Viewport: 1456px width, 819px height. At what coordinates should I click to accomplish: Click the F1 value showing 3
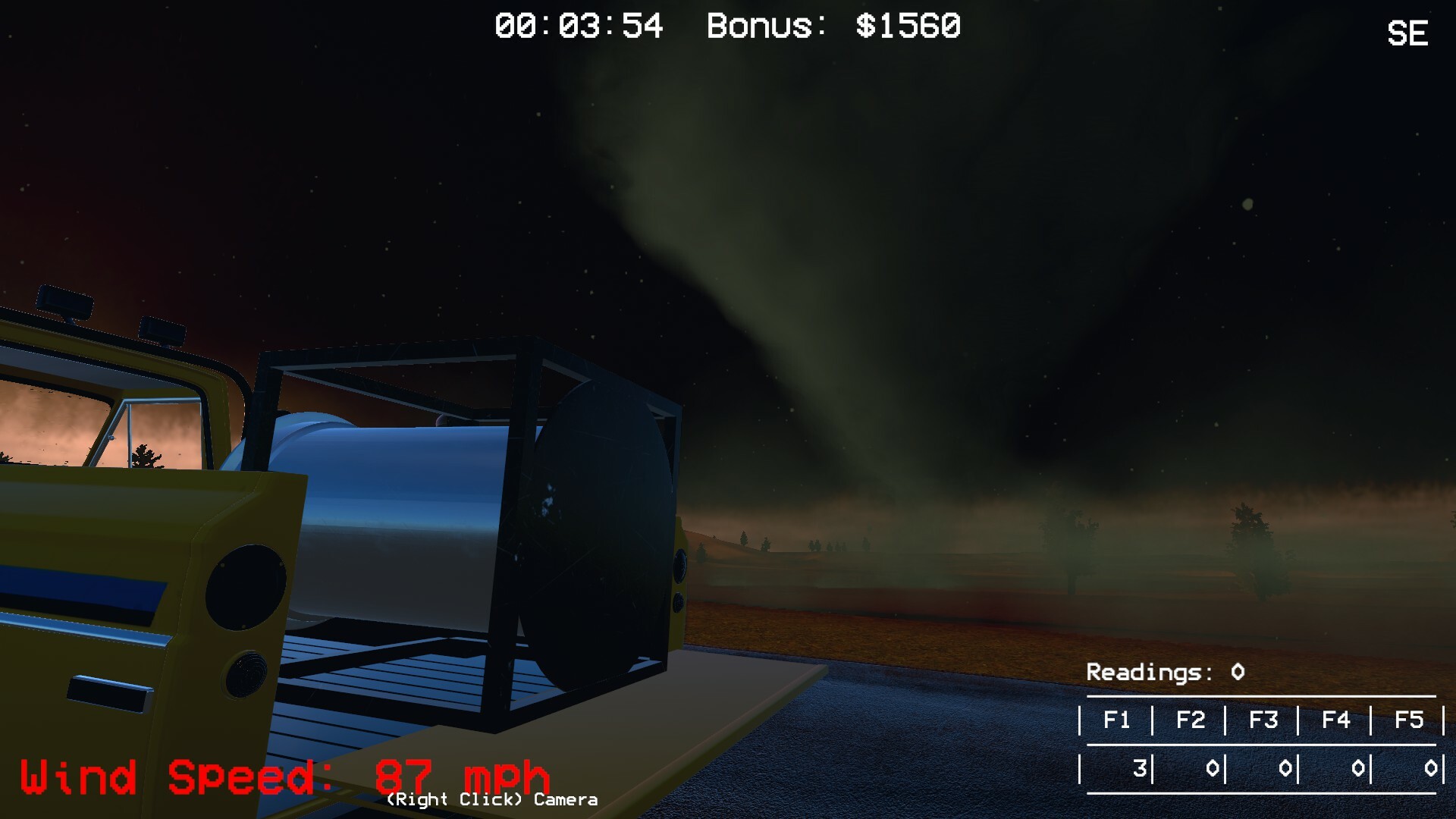pos(1140,767)
